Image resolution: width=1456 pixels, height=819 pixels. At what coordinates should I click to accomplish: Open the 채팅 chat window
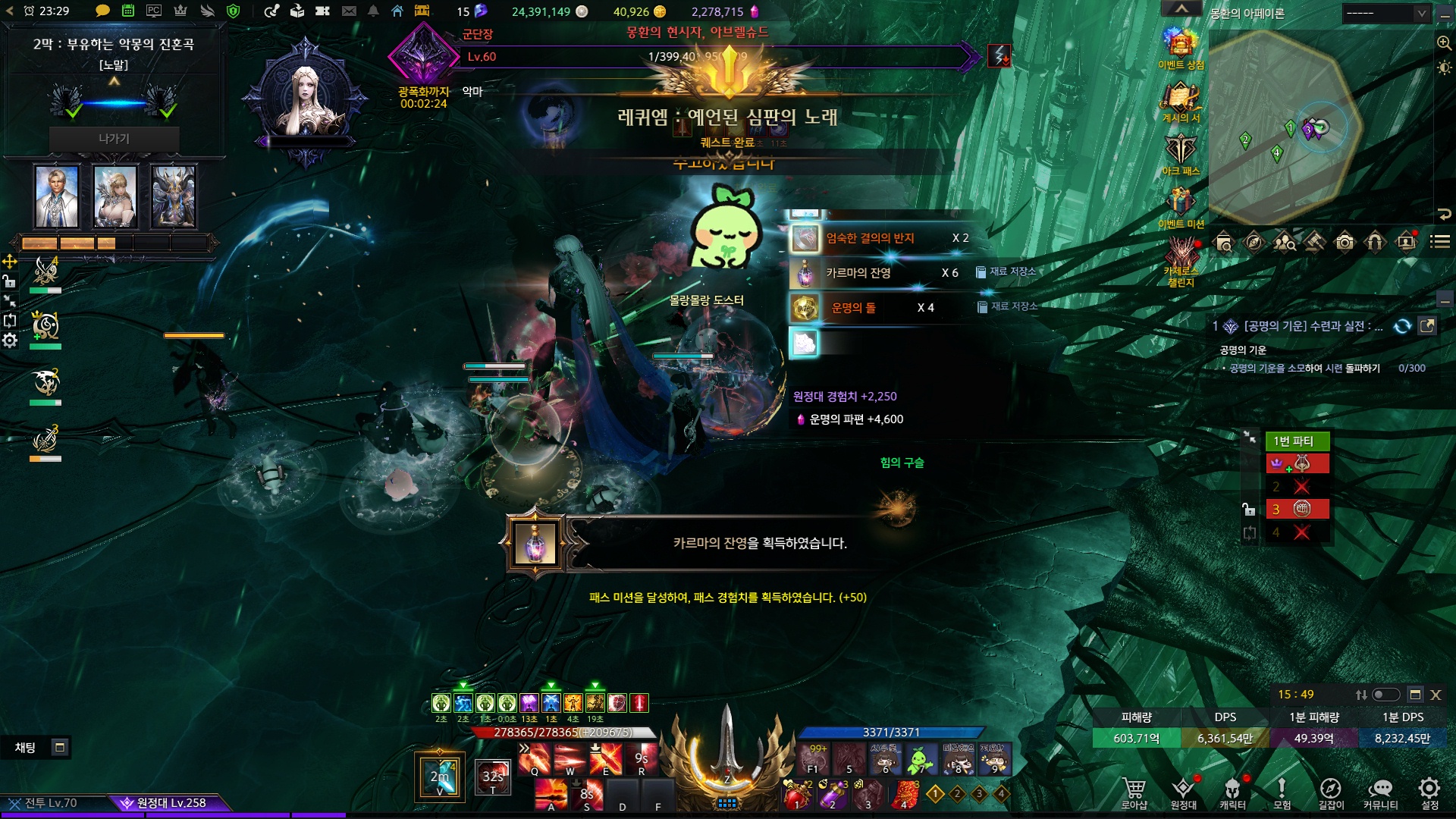(26, 748)
